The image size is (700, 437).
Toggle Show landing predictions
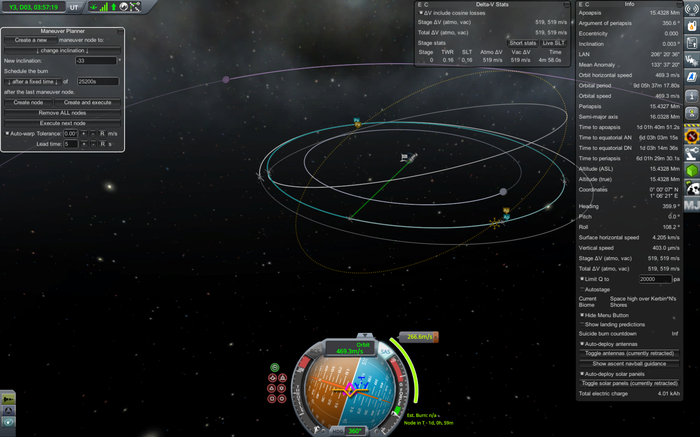tap(582, 324)
